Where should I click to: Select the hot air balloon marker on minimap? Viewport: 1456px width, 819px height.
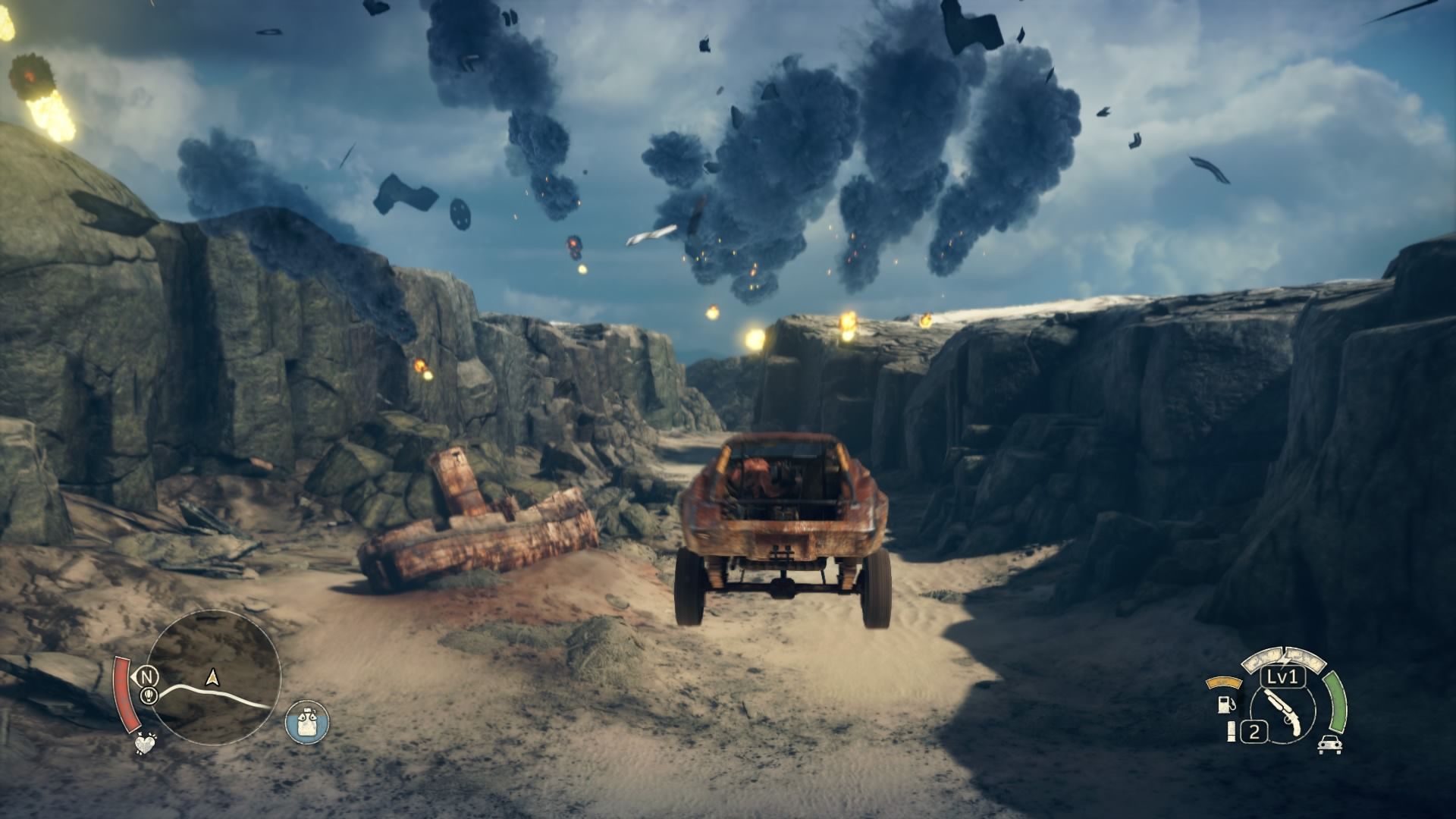coord(149,695)
